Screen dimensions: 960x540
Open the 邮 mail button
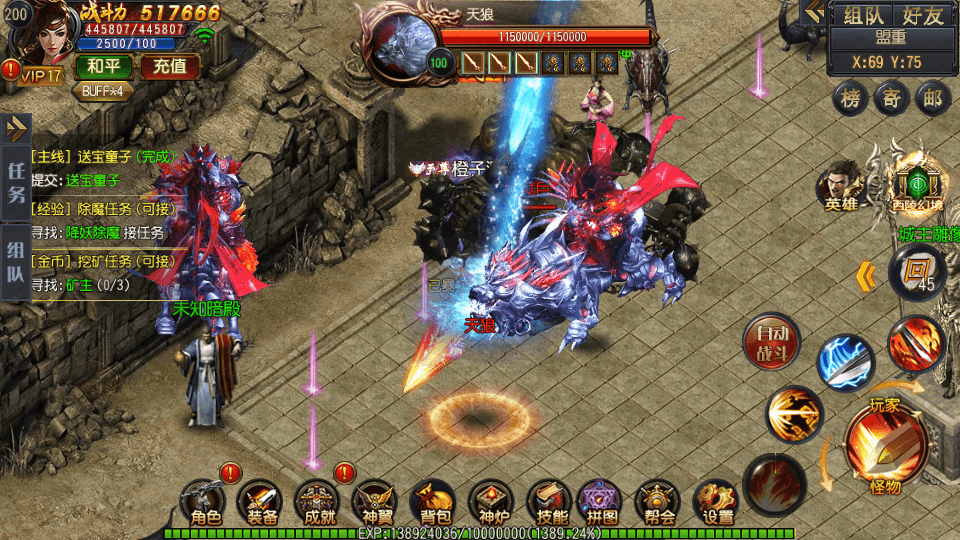click(x=933, y=98)
